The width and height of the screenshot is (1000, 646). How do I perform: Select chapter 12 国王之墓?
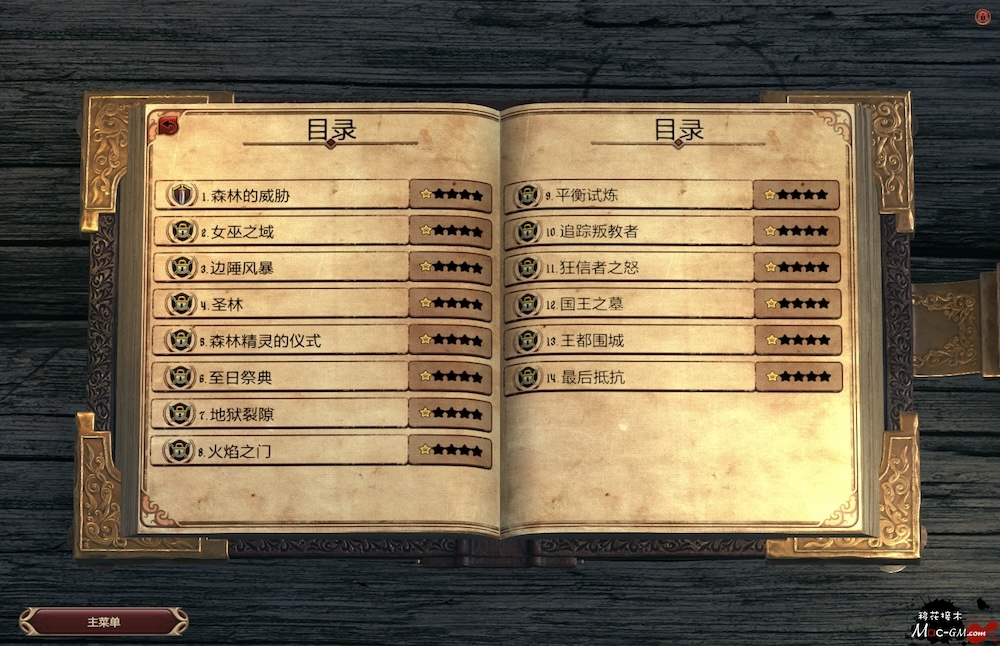pos(630,304)
